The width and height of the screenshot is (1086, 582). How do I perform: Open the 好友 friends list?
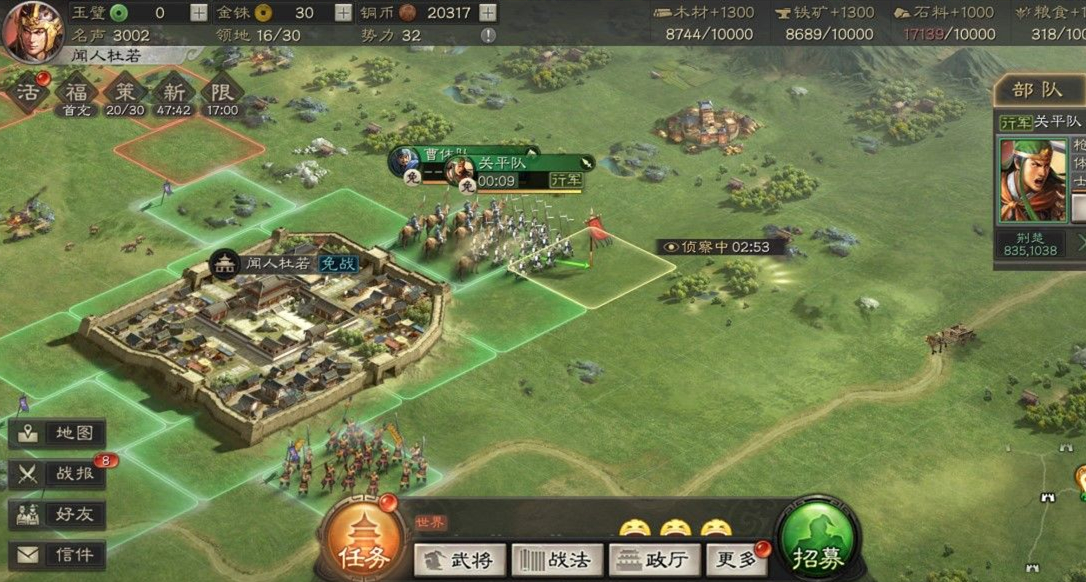[58, 514]
